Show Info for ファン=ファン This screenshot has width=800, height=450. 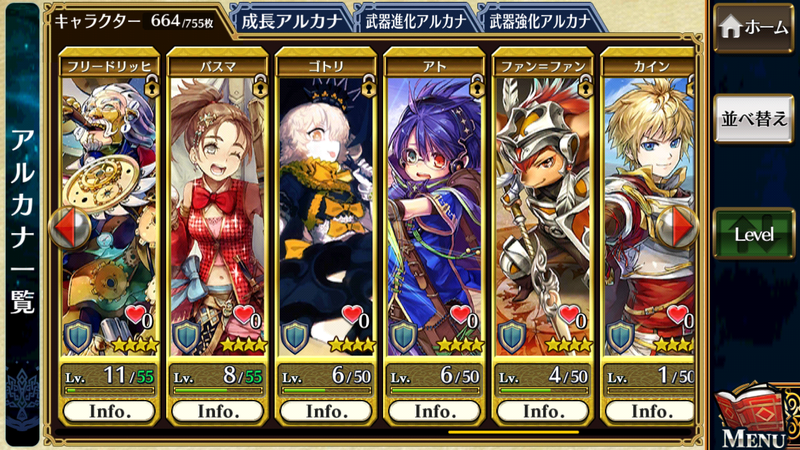(544, 411)
